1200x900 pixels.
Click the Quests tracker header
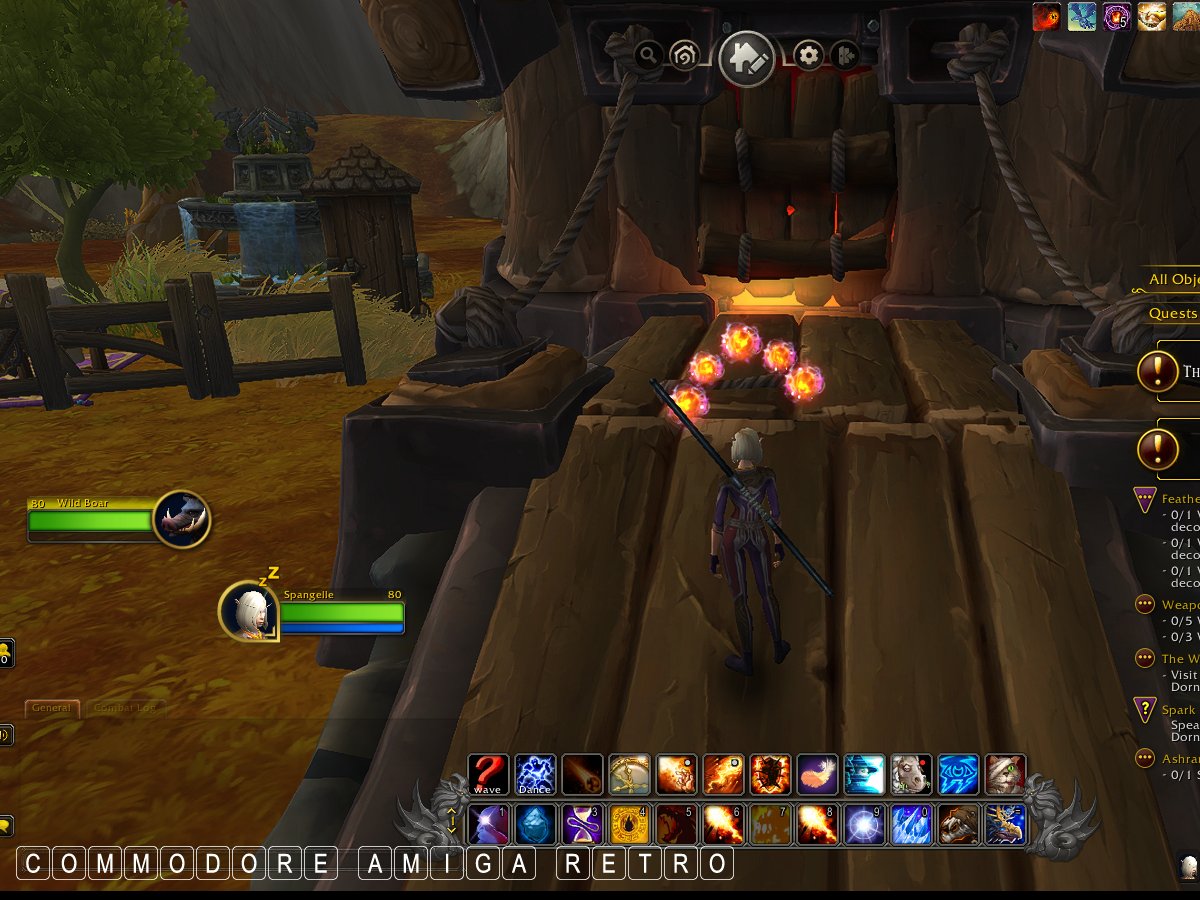pos(1174,313)
